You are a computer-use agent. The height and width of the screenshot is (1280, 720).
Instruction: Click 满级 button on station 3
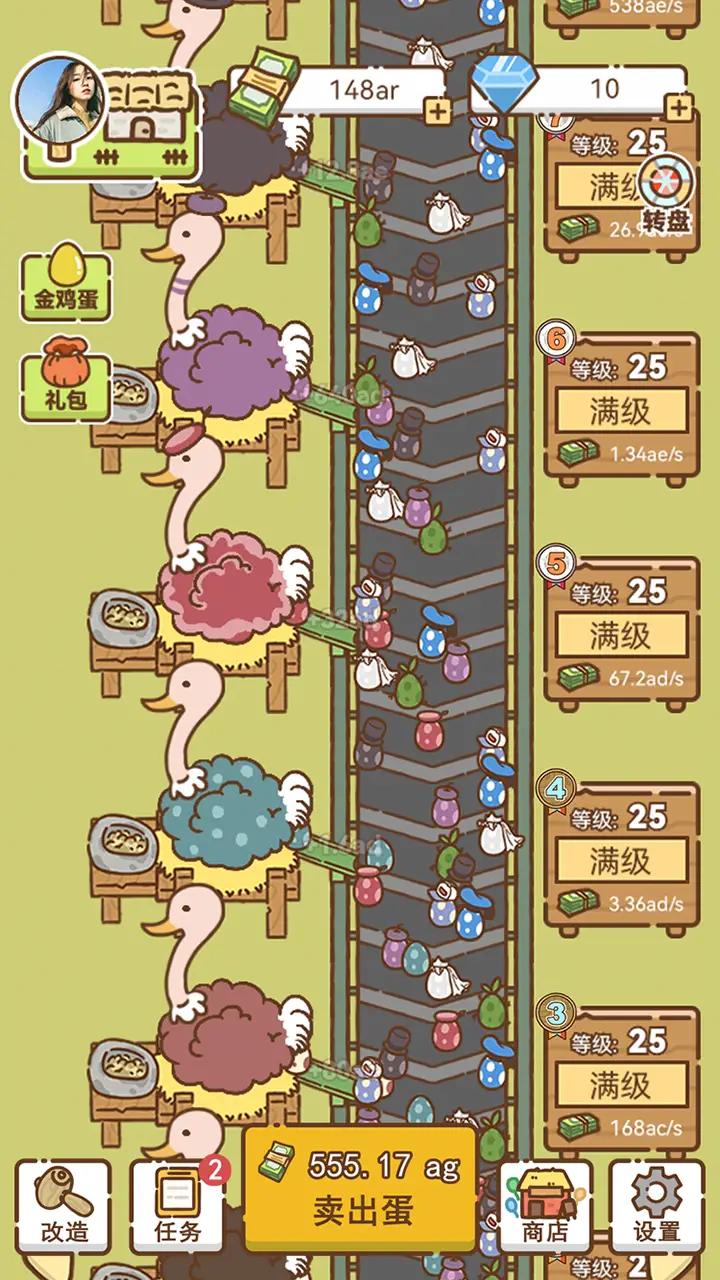(621, 1084)
